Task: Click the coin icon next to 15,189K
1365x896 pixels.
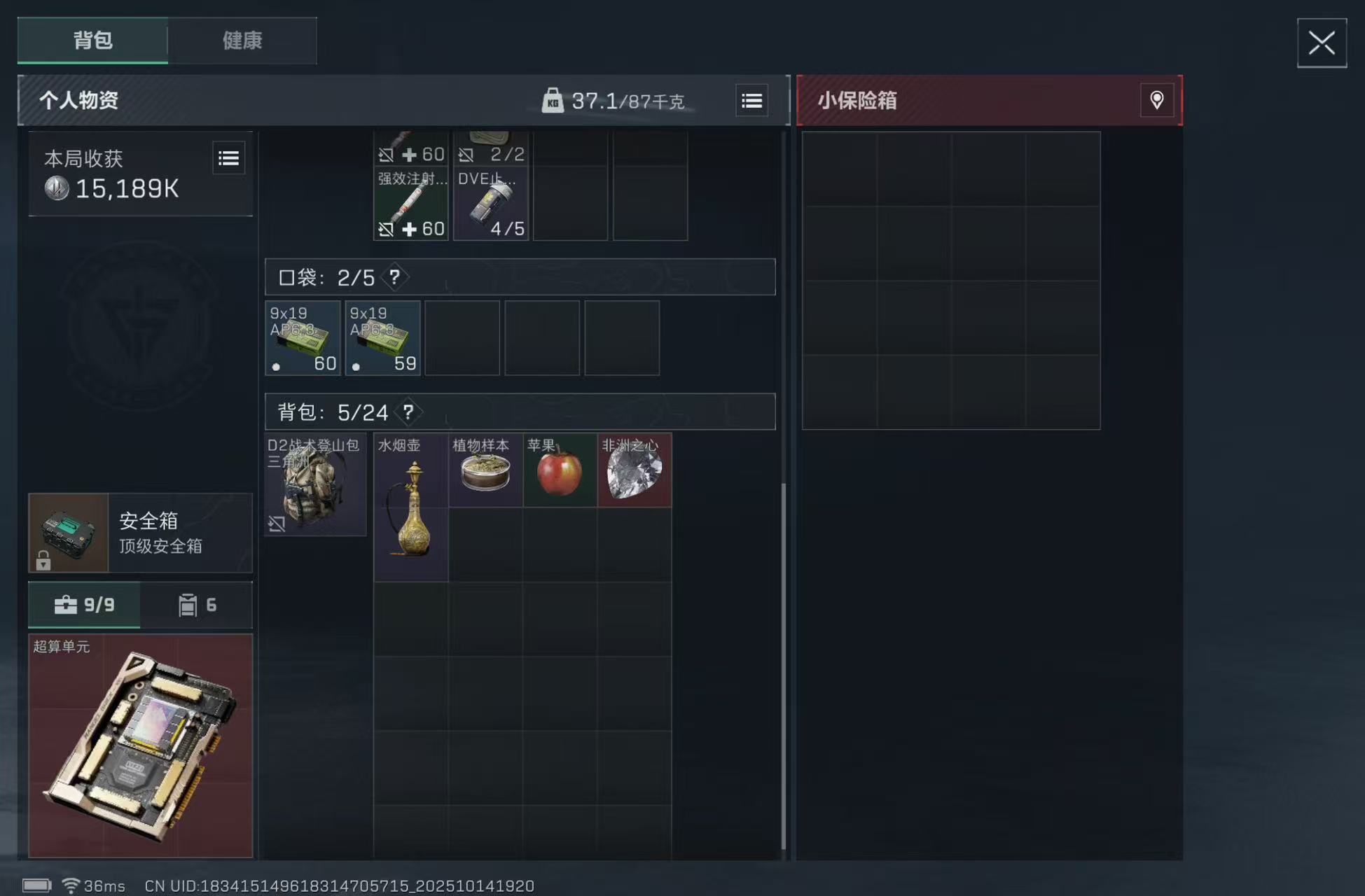Action: point(55,188)
